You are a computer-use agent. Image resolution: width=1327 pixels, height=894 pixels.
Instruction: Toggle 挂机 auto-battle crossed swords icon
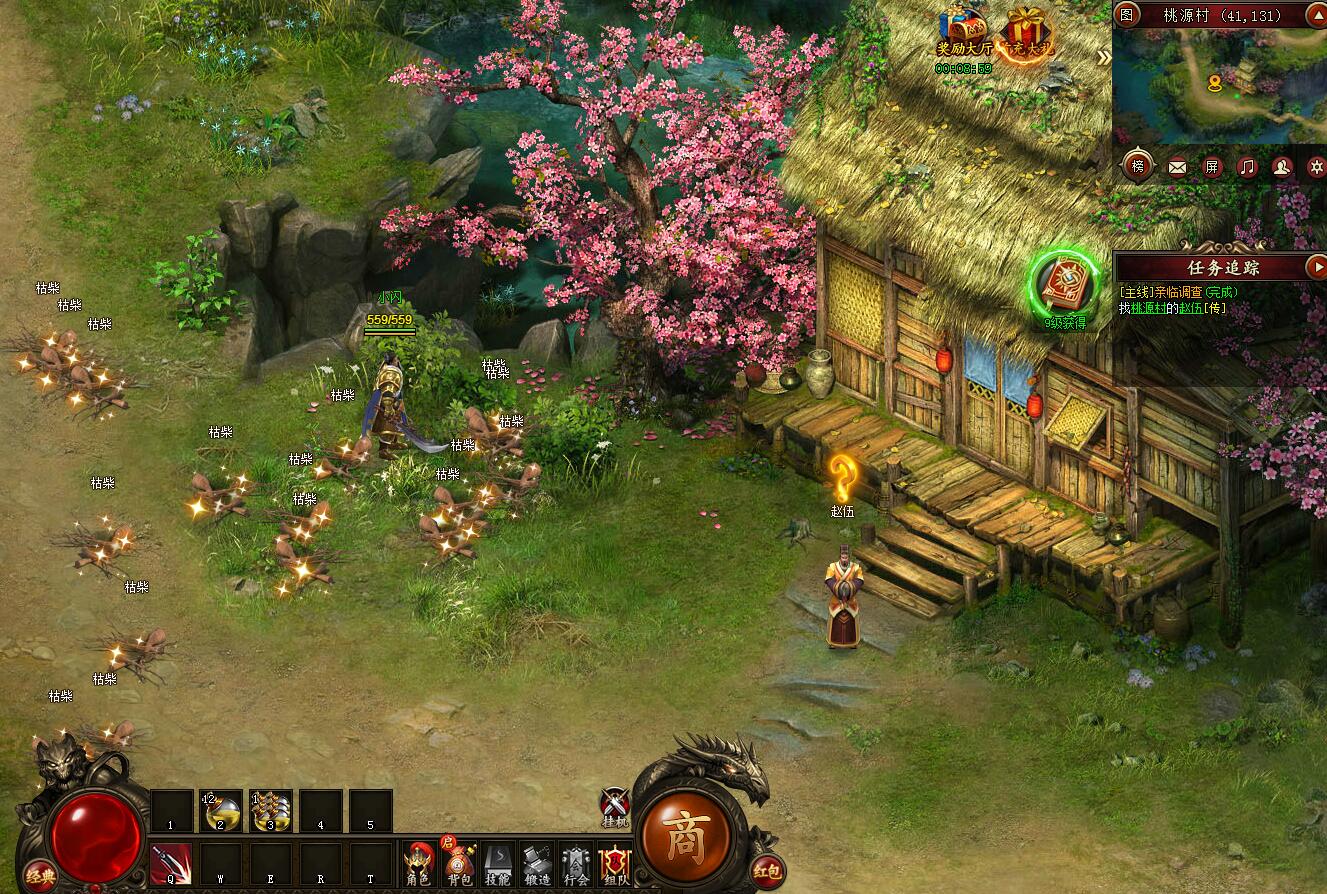coord(614,803)
